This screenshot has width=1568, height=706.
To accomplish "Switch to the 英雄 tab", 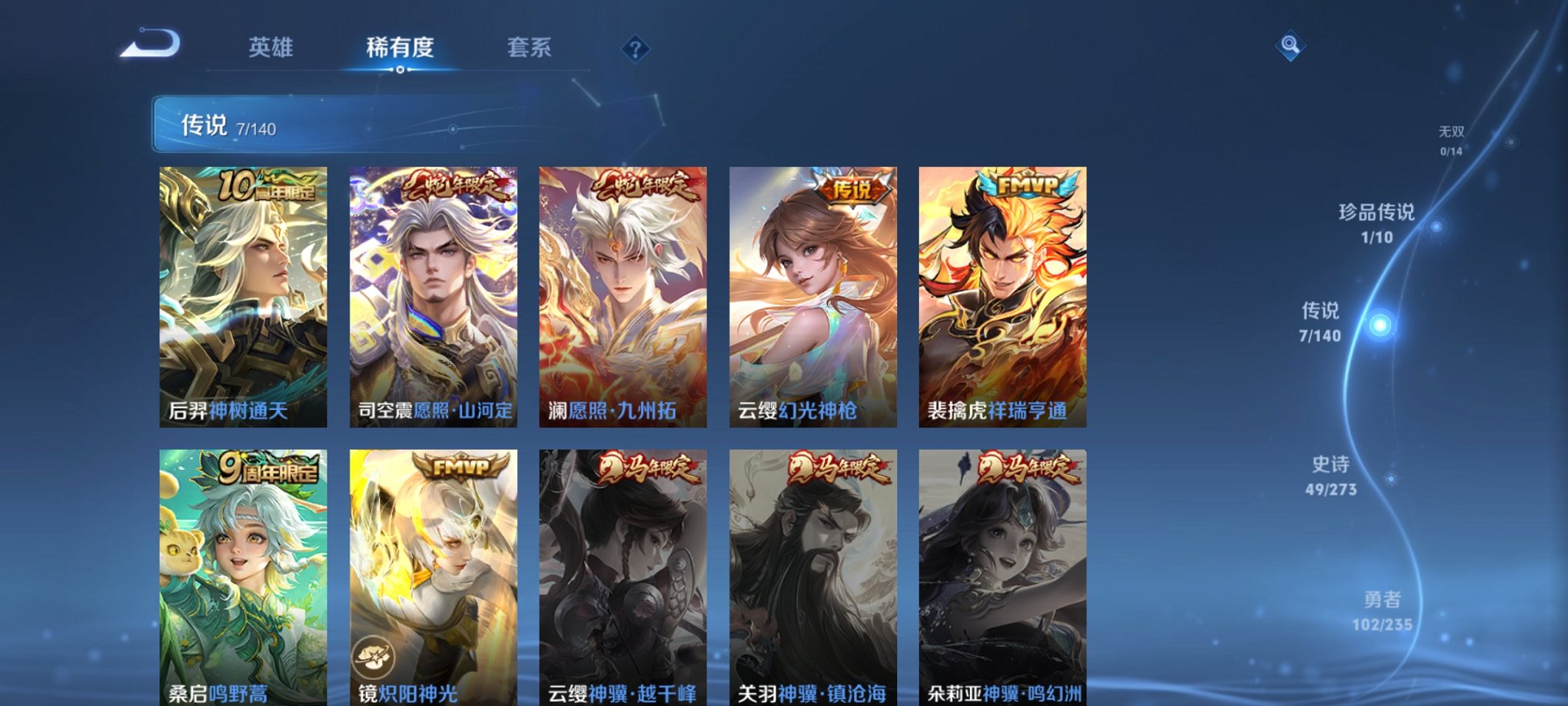I will (x=271, y=46).
